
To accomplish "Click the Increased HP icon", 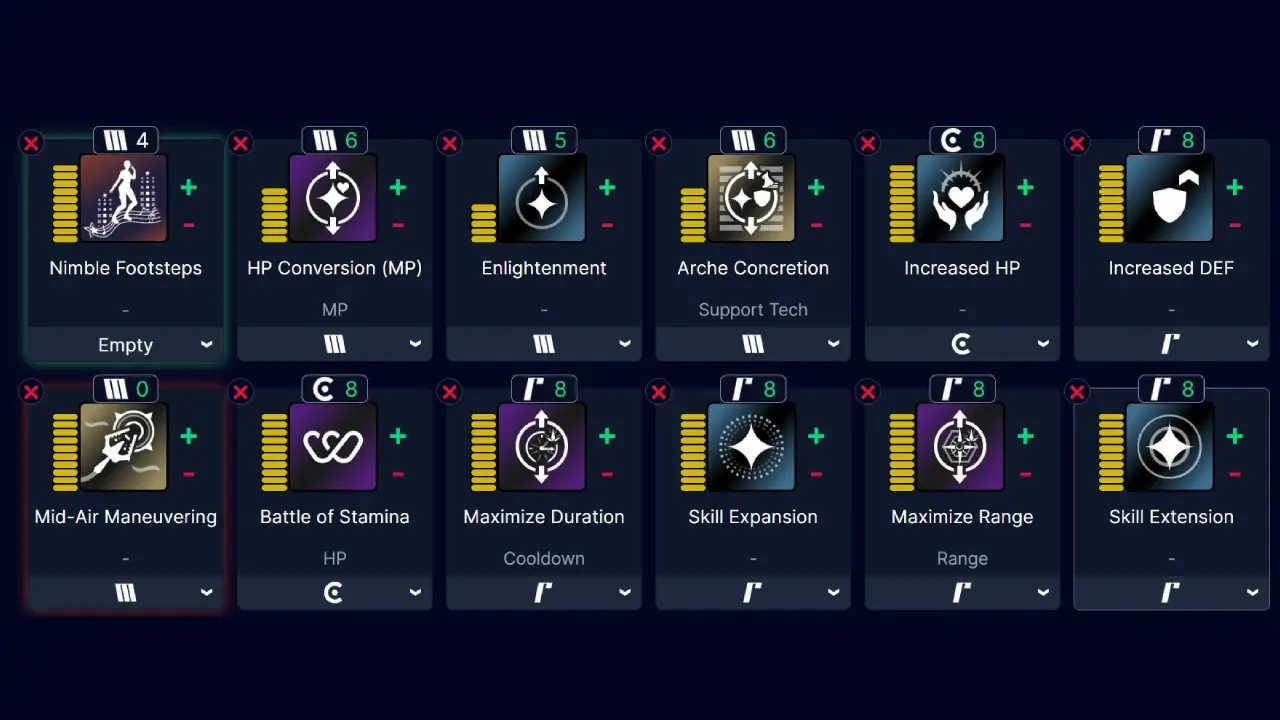I will tap(962, 198).
